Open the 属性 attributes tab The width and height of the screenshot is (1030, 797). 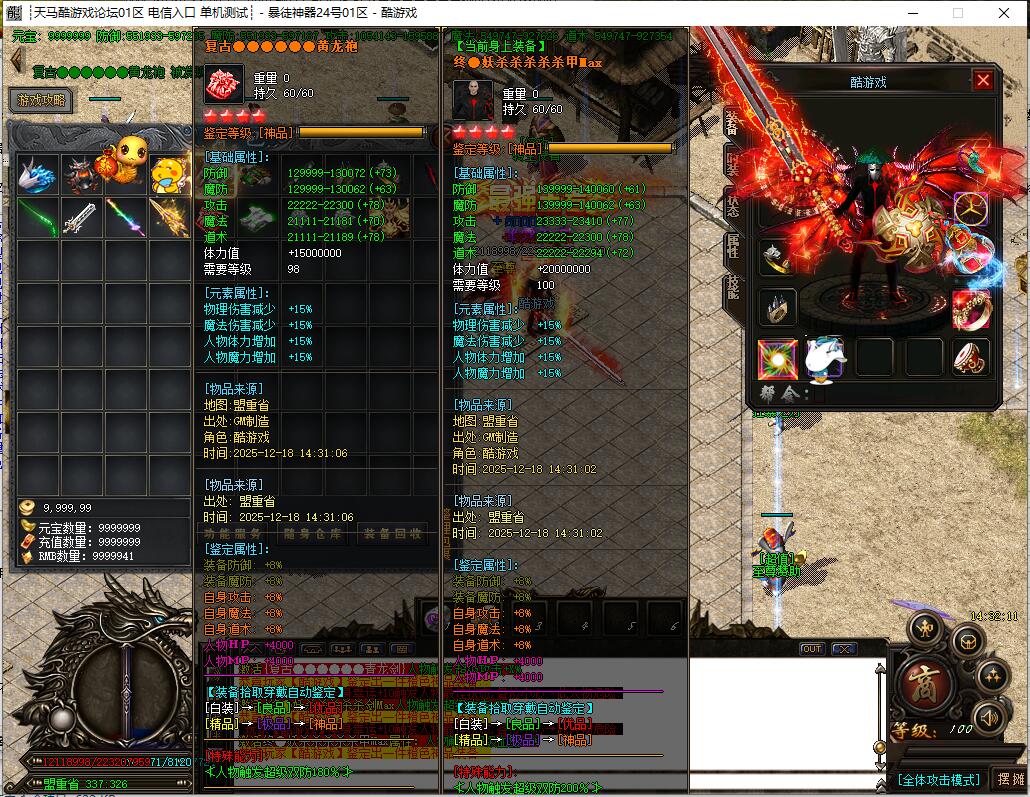pyautogui.click(x=733, y=247)
